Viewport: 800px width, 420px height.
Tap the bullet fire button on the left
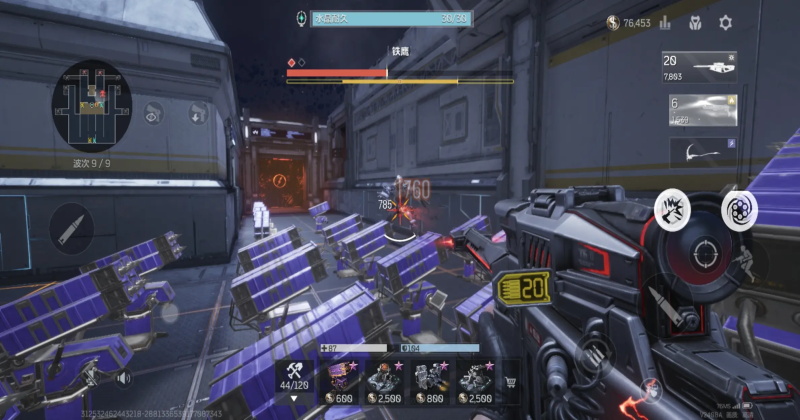coord(72,227)
